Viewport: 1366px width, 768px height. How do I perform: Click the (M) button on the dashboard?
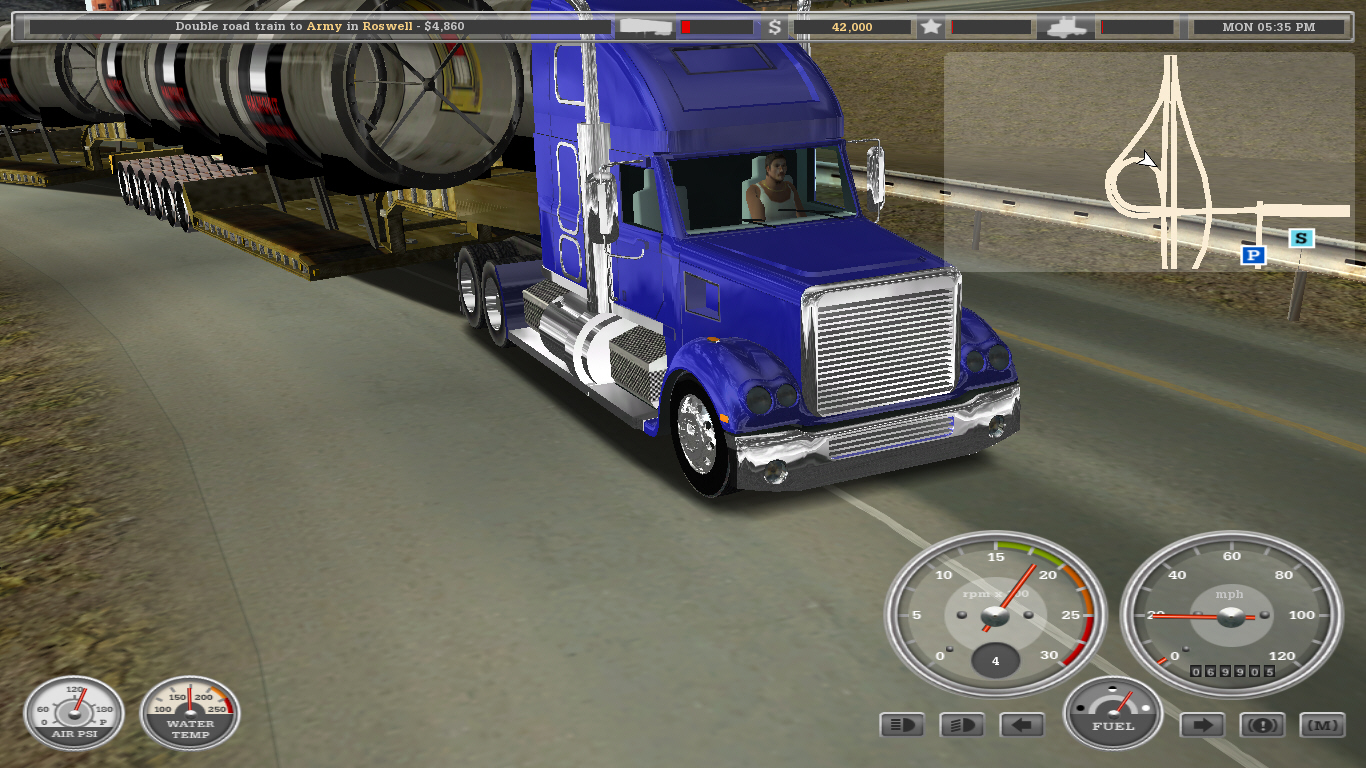[1322, 725]
